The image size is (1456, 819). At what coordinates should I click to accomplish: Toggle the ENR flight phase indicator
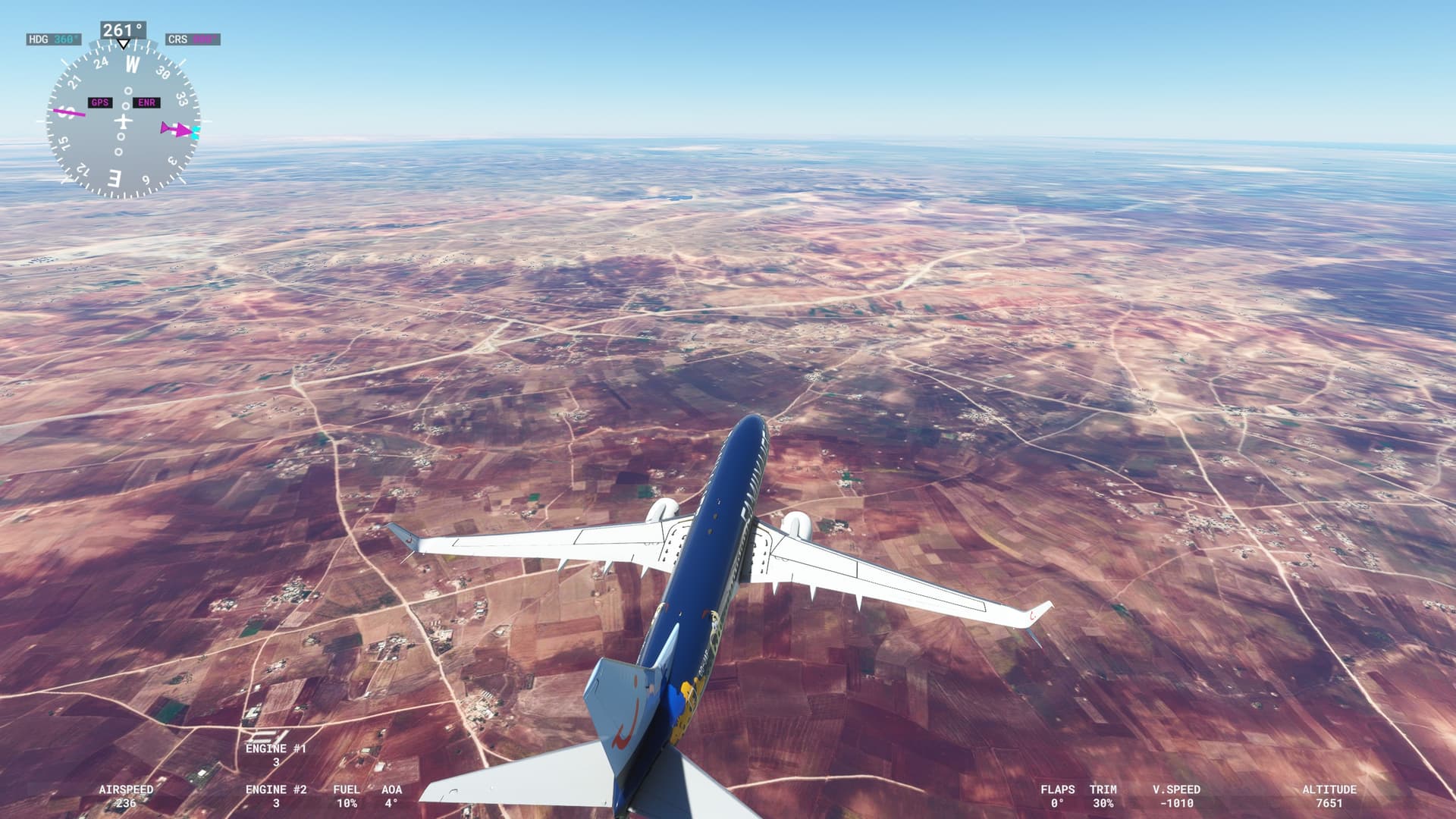coord(146,102)
